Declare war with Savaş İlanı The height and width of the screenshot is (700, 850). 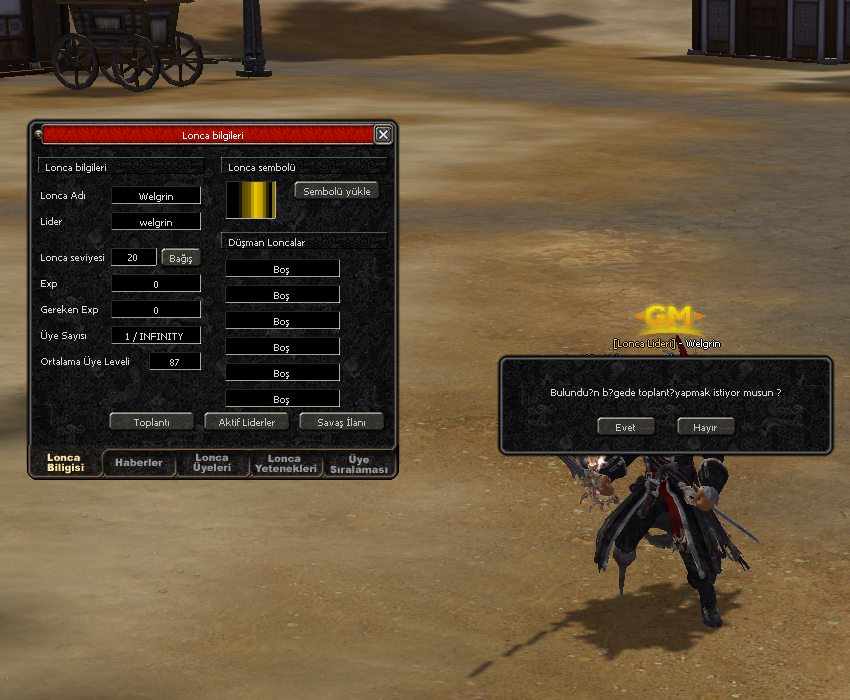pyautogui.click(x=342, y=422)
